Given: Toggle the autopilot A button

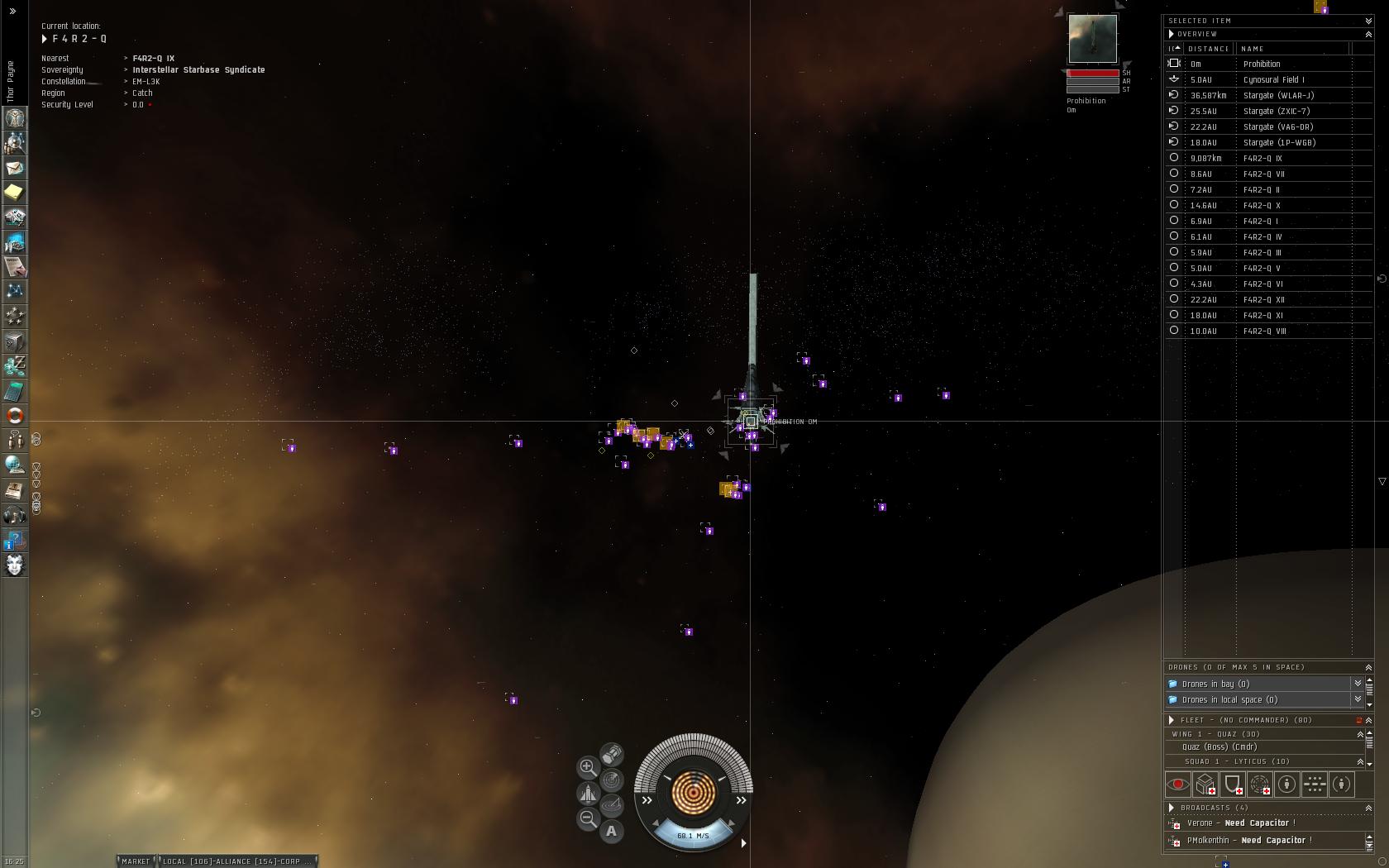Looking at the screenshot, I should pyautogui.click(x=612, y=832).
